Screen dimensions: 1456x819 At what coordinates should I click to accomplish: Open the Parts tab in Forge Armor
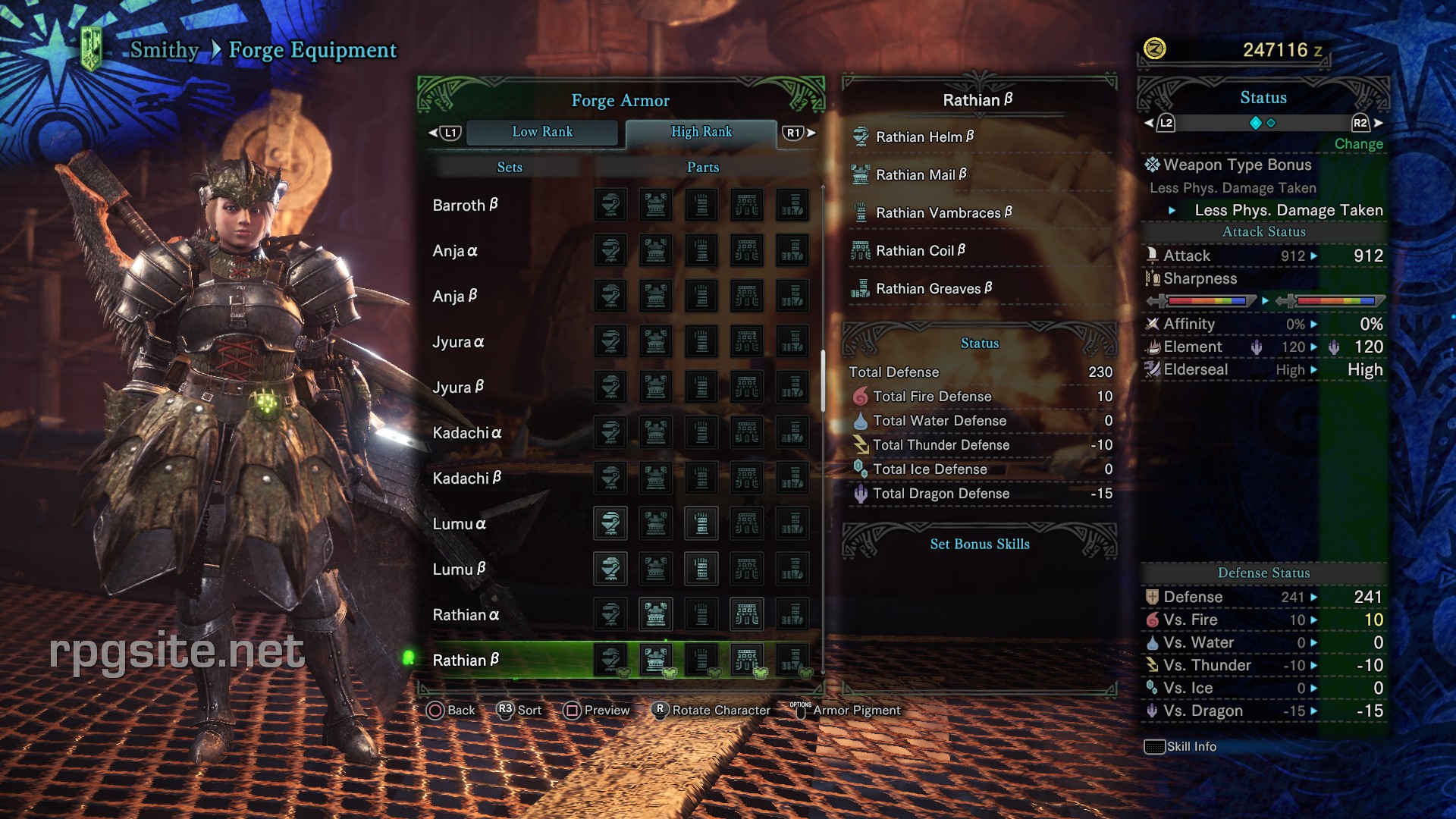click(x=701, y=167)
